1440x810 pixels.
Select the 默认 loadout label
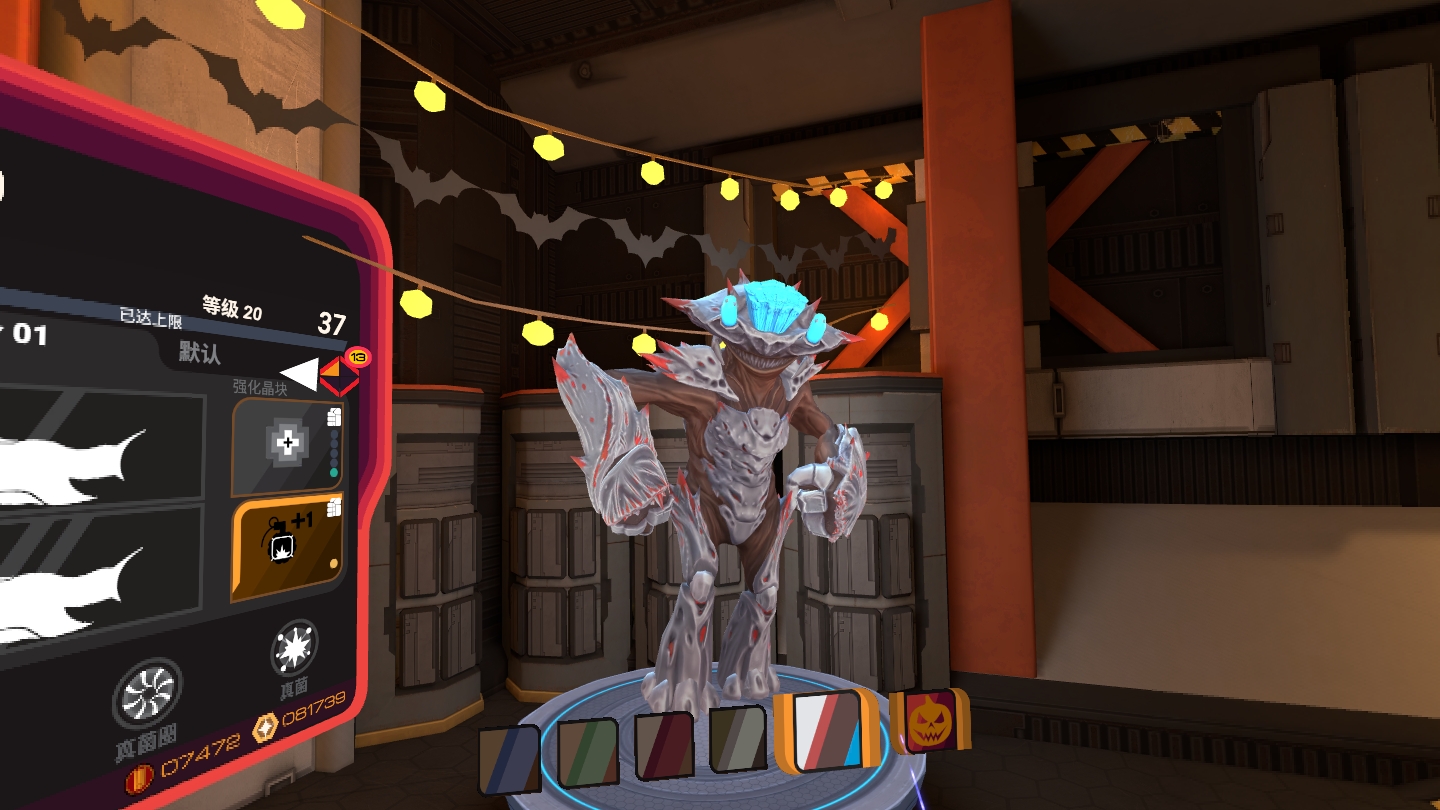click(x=200, y=352)
